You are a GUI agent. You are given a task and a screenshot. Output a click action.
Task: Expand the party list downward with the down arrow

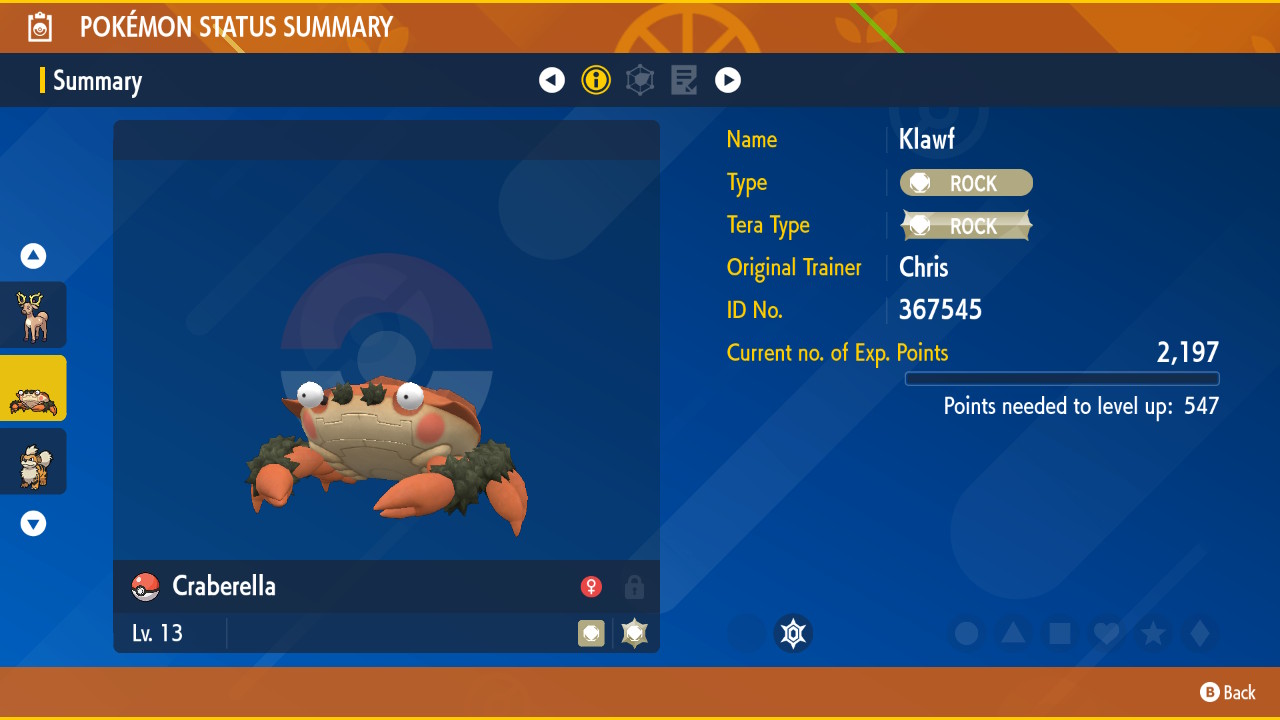click(x=33, y=522)
